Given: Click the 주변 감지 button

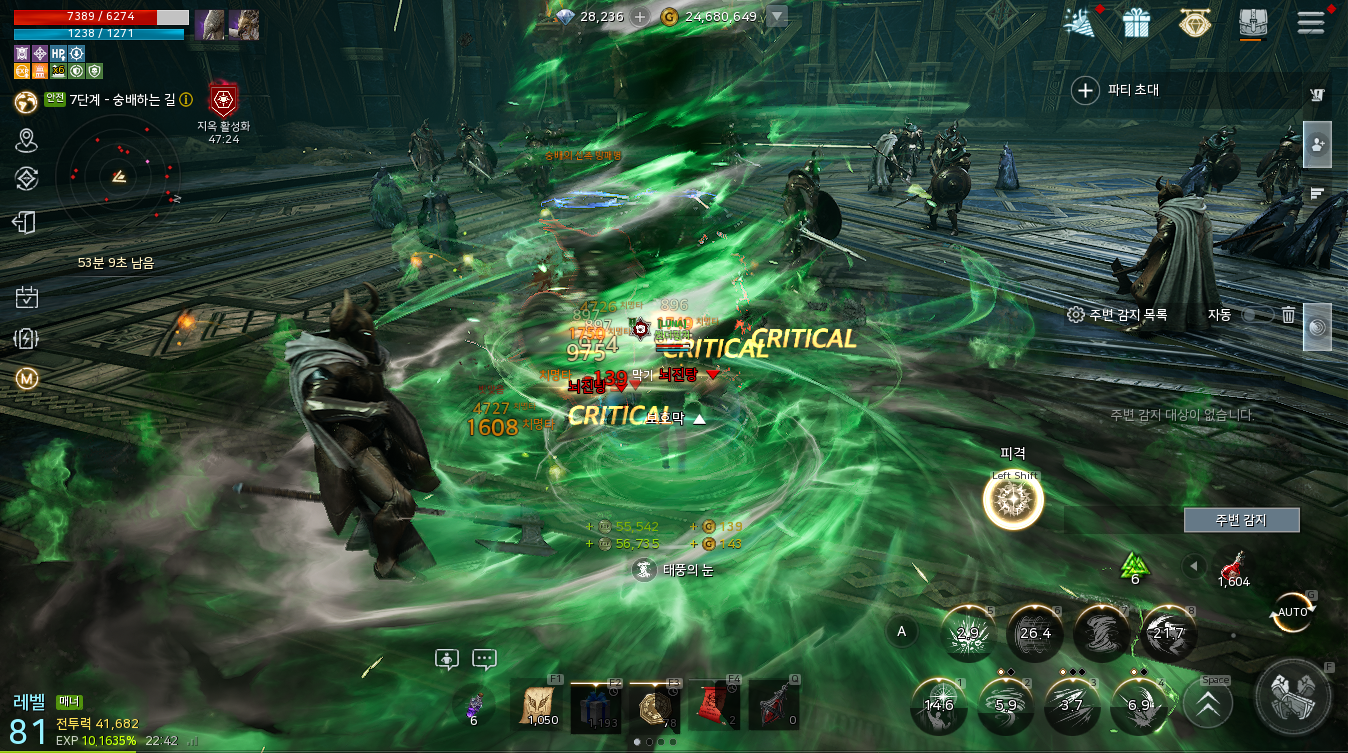Looking at the screenshot, I should (x=1241, y=520).
